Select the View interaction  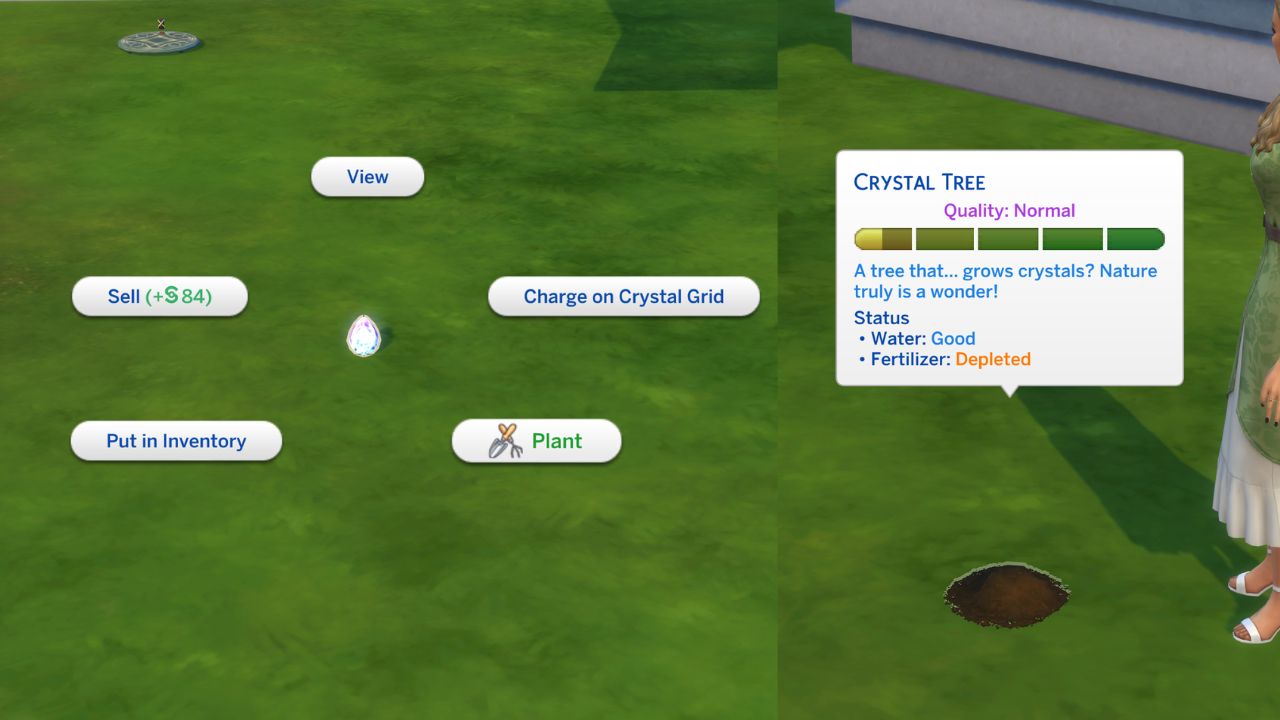pos(367,176)
